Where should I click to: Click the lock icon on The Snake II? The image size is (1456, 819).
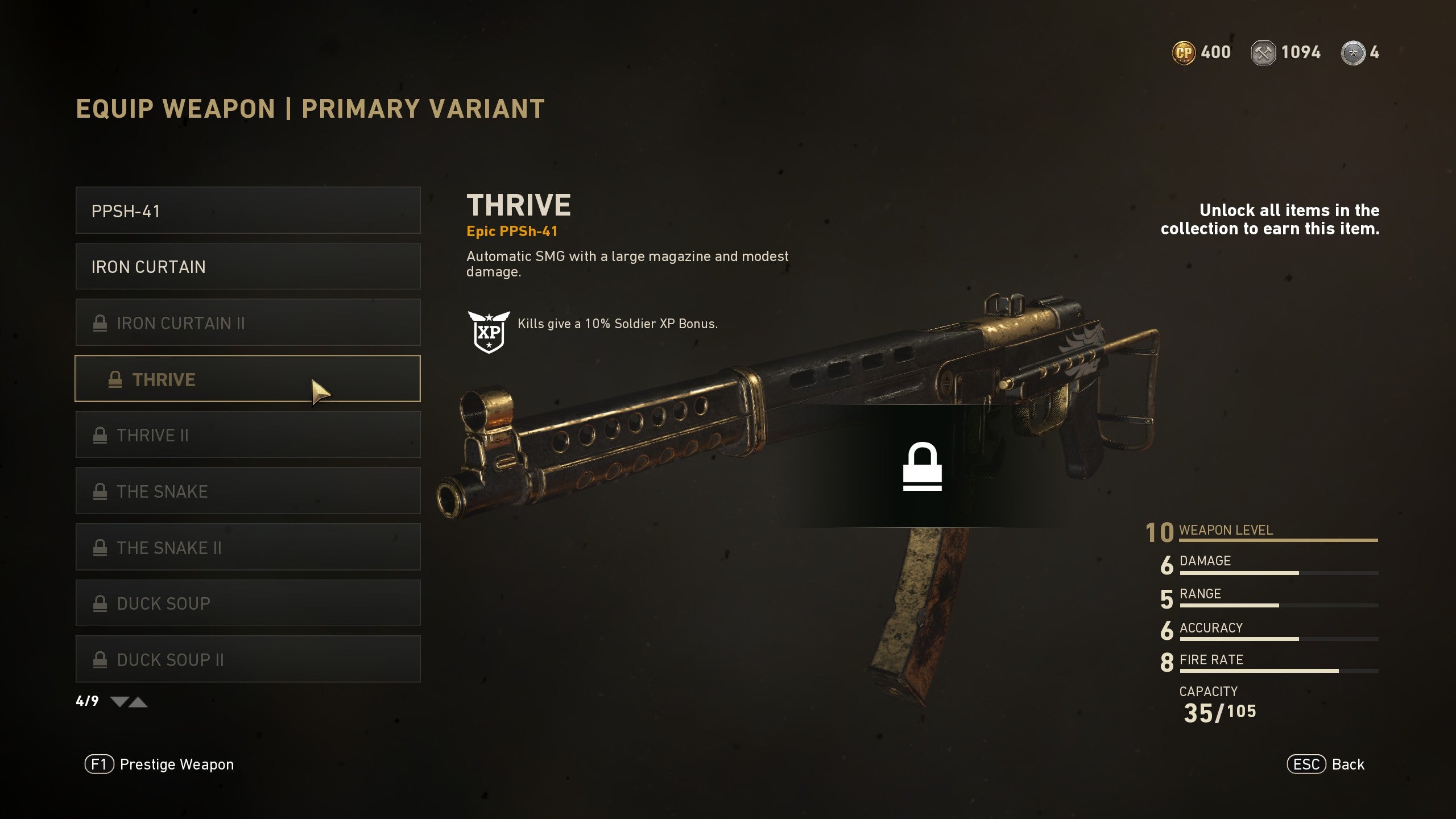tap(100, 547)
